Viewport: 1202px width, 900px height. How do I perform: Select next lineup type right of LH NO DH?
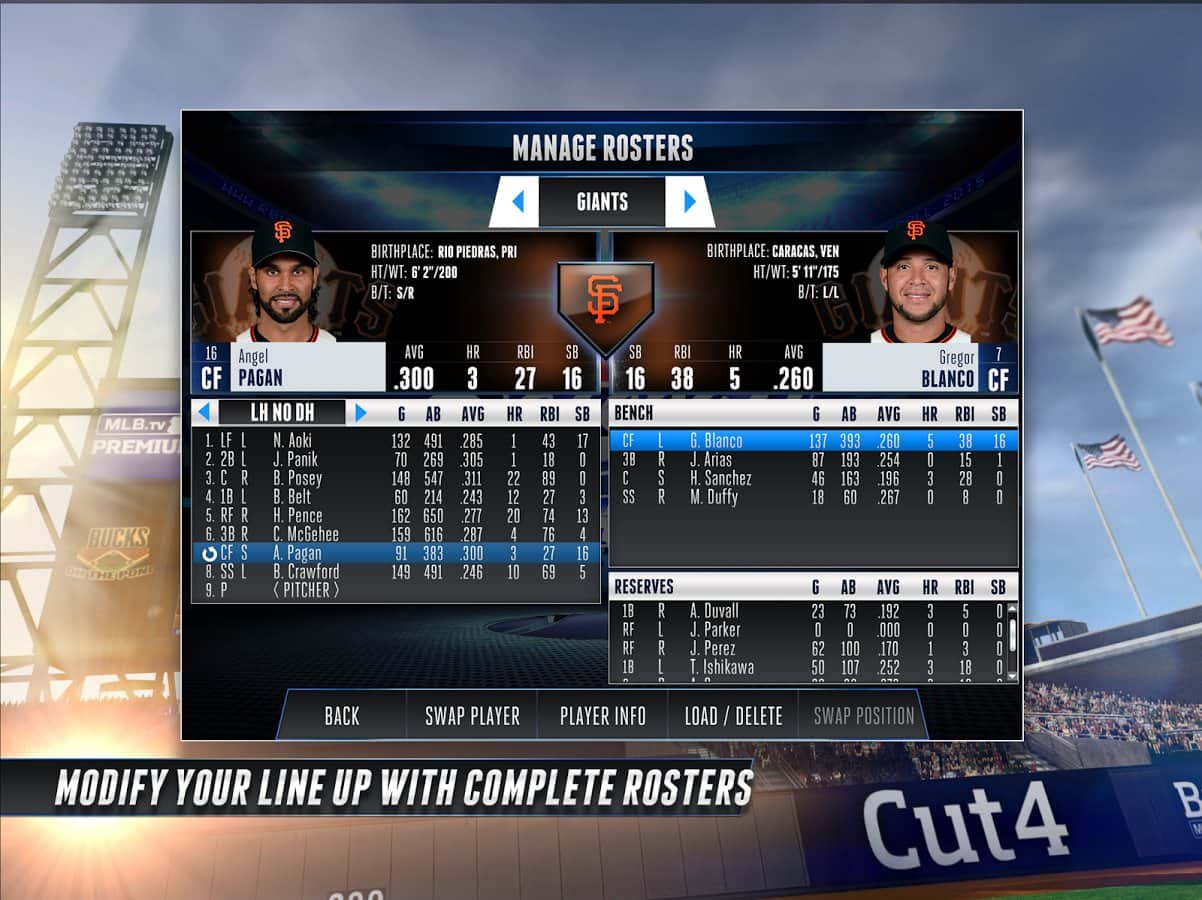click(x=361, y=412)
